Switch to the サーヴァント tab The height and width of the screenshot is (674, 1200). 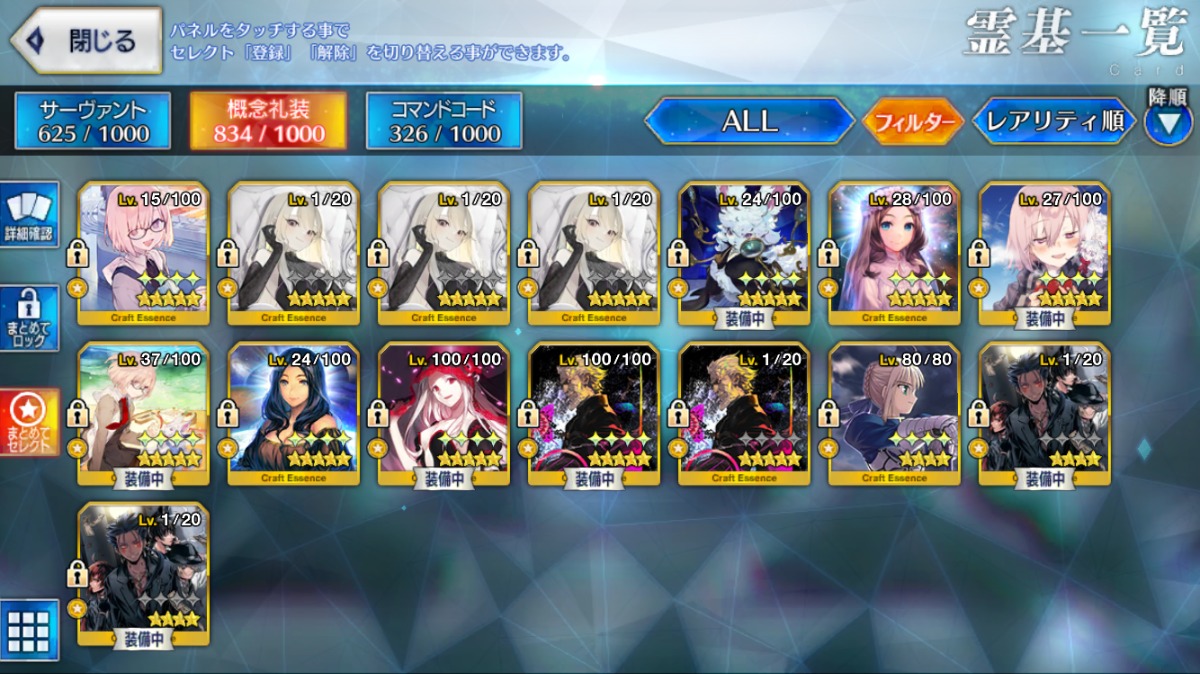[93, 121]
